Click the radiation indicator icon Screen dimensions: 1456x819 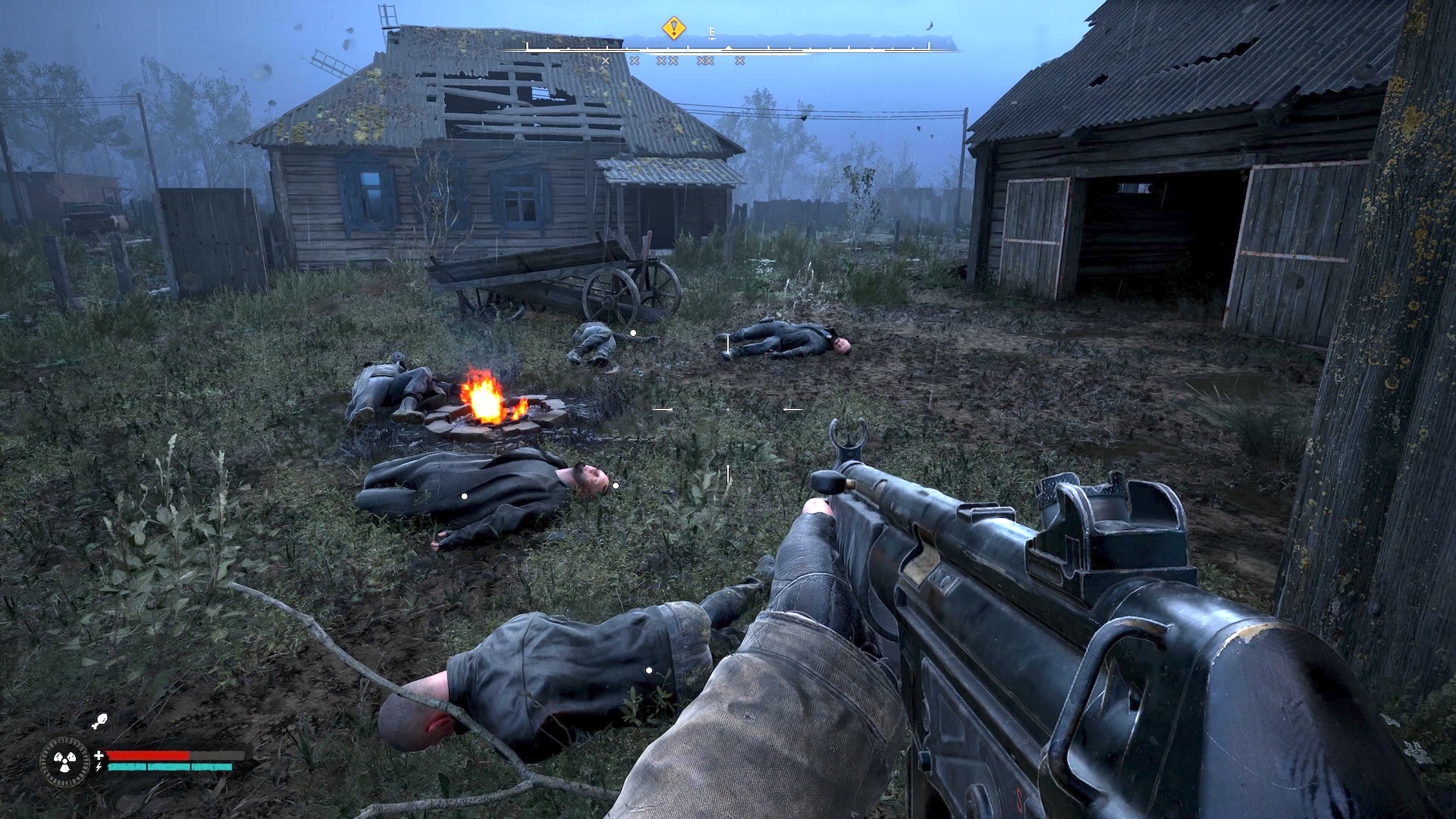(x=64, y=760)
